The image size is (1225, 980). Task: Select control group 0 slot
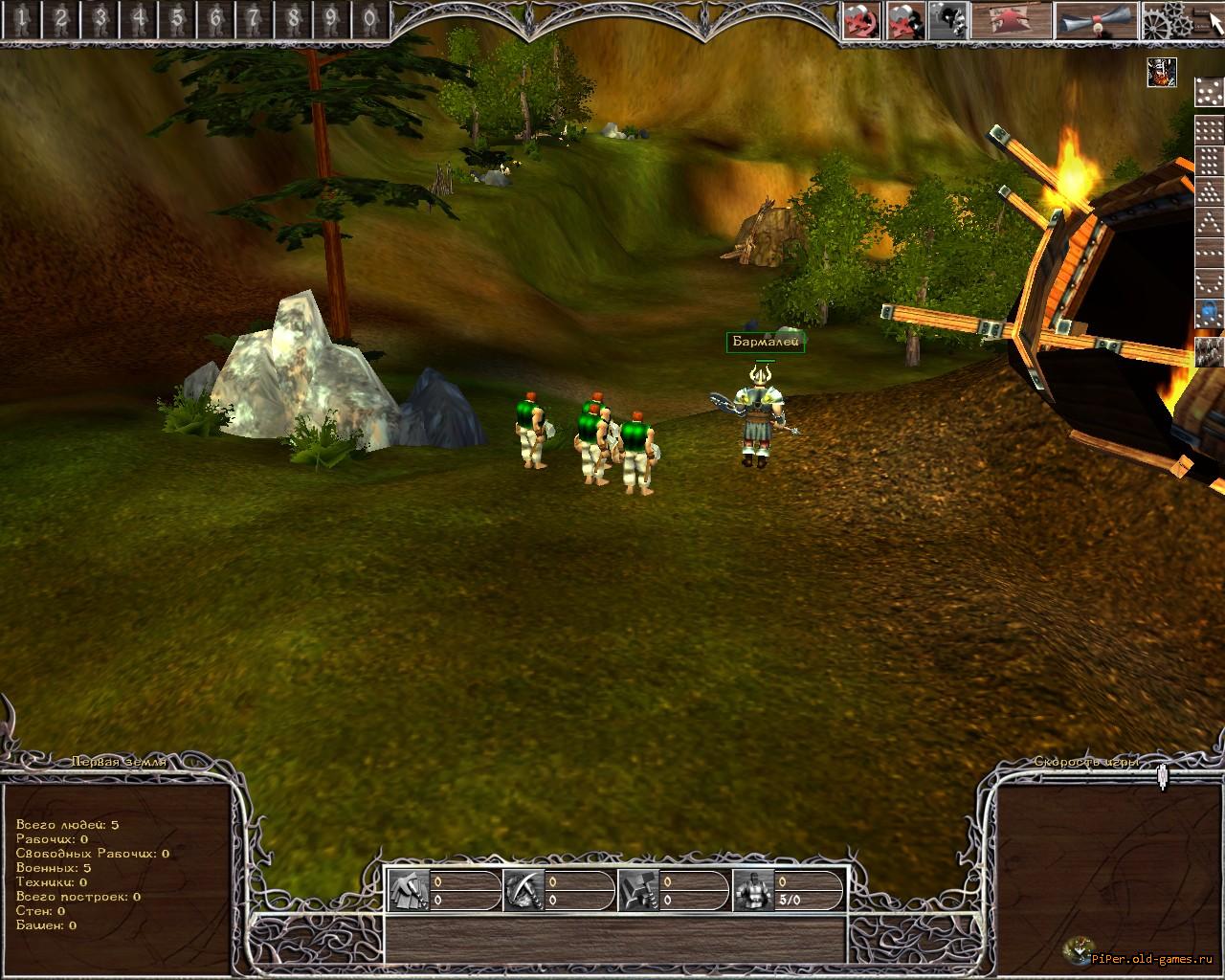coord(369,18)
